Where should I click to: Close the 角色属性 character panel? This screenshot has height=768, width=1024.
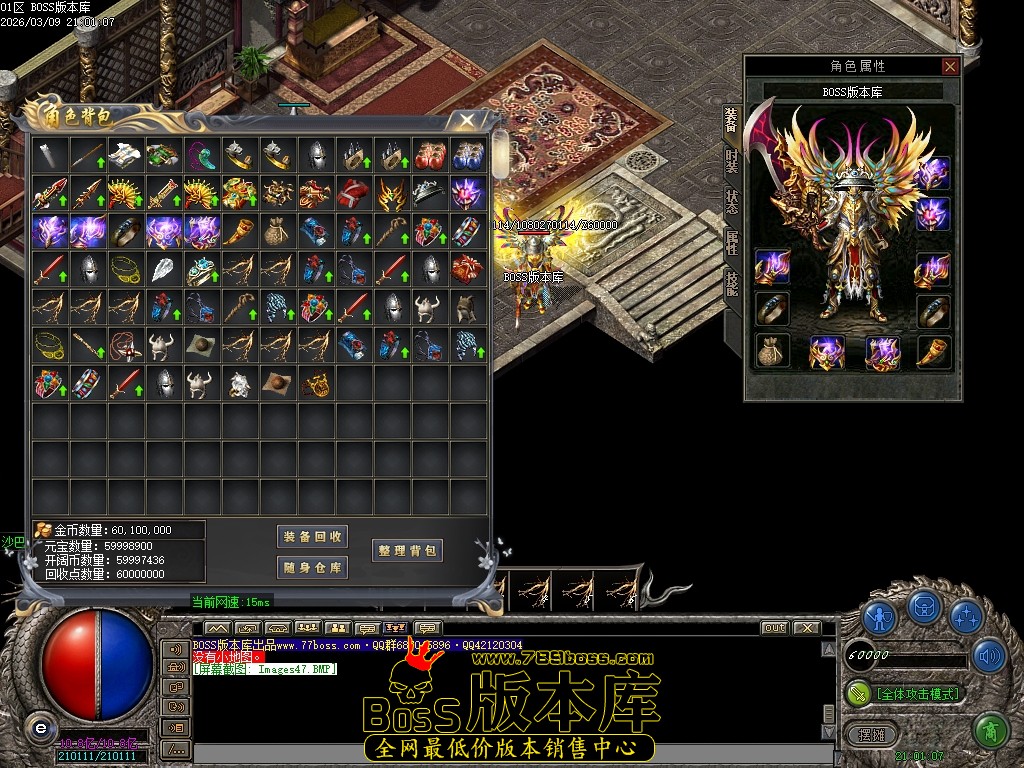(x=950, y=67)
